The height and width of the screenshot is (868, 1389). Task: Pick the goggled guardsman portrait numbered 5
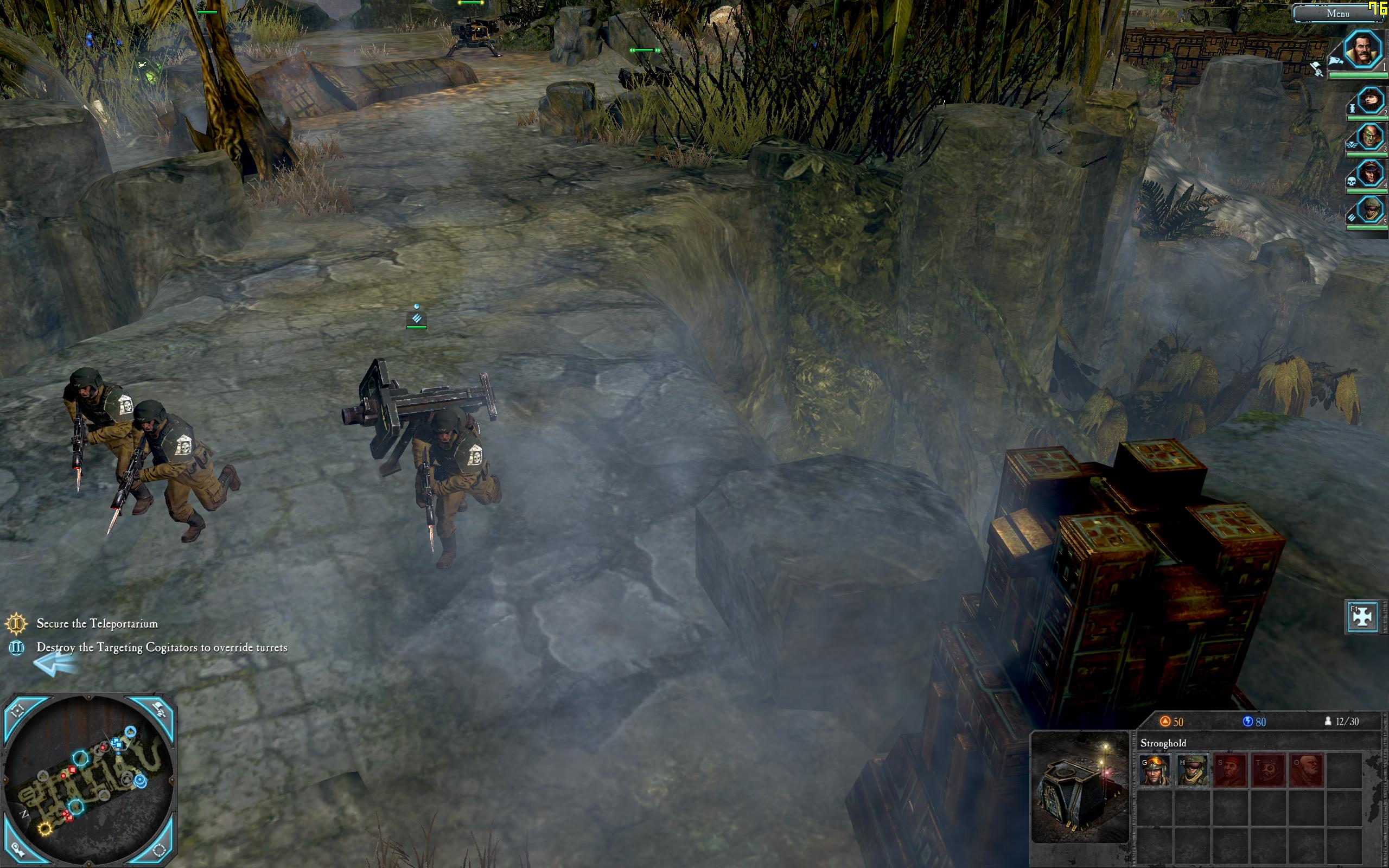point(1369,209)
